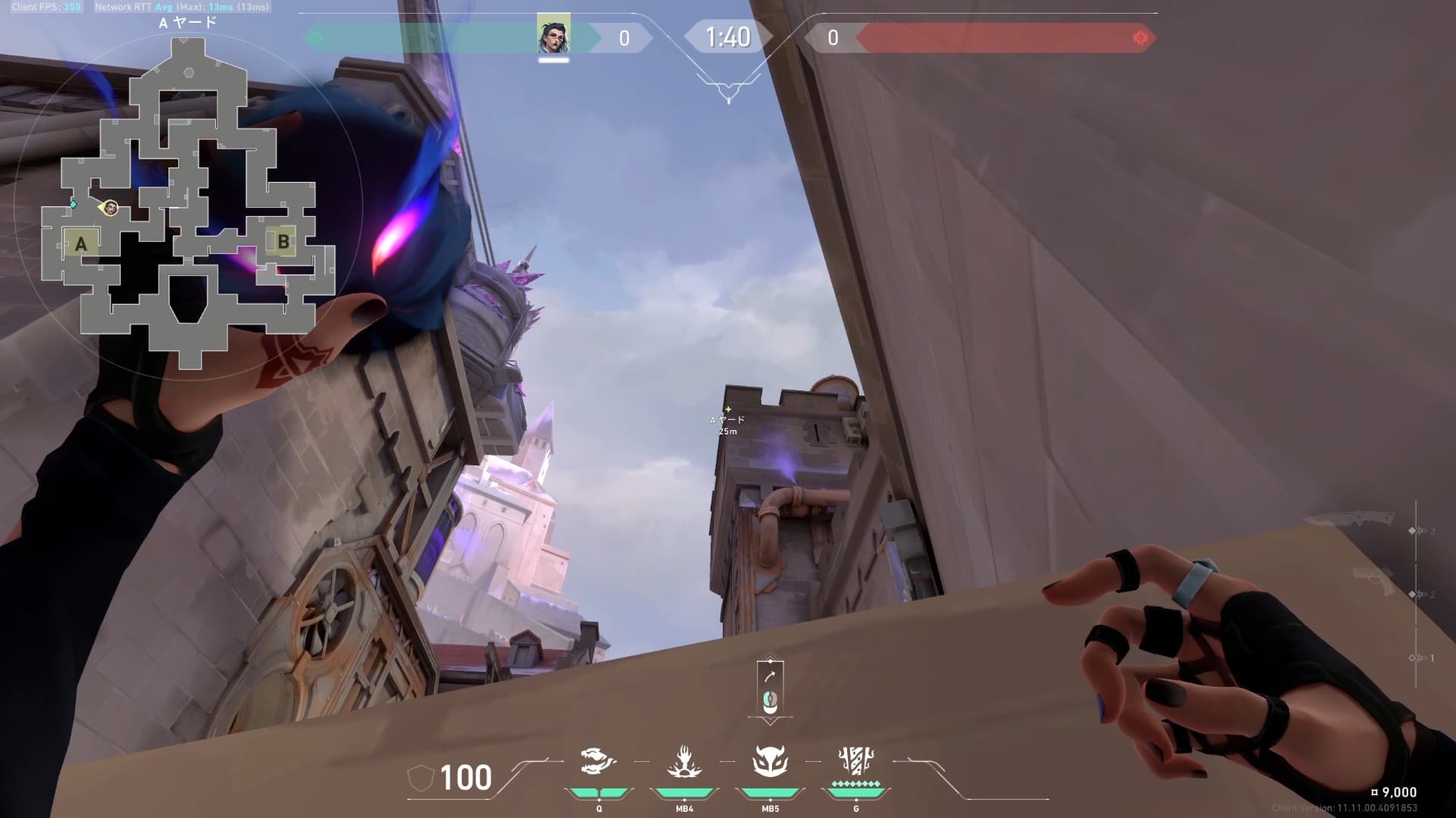Activate the Haunt ability icon
The height and width of the screenshot is (818, 1456).
(x=770, y=762)
